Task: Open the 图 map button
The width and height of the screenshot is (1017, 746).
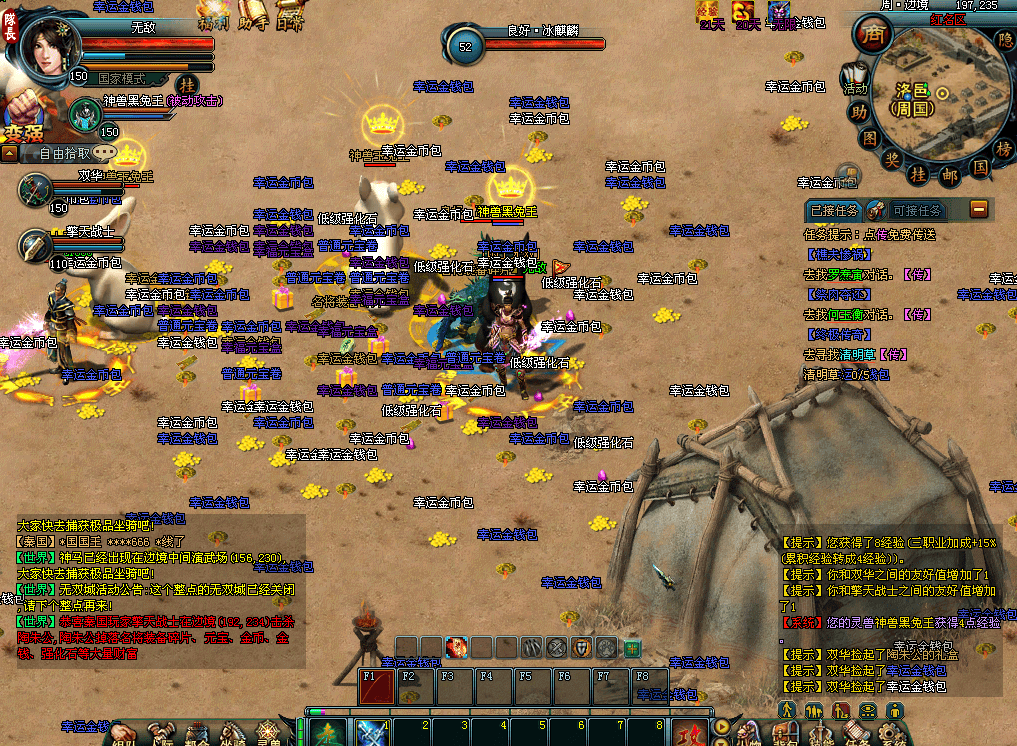Action: click(x=870, y=138)
